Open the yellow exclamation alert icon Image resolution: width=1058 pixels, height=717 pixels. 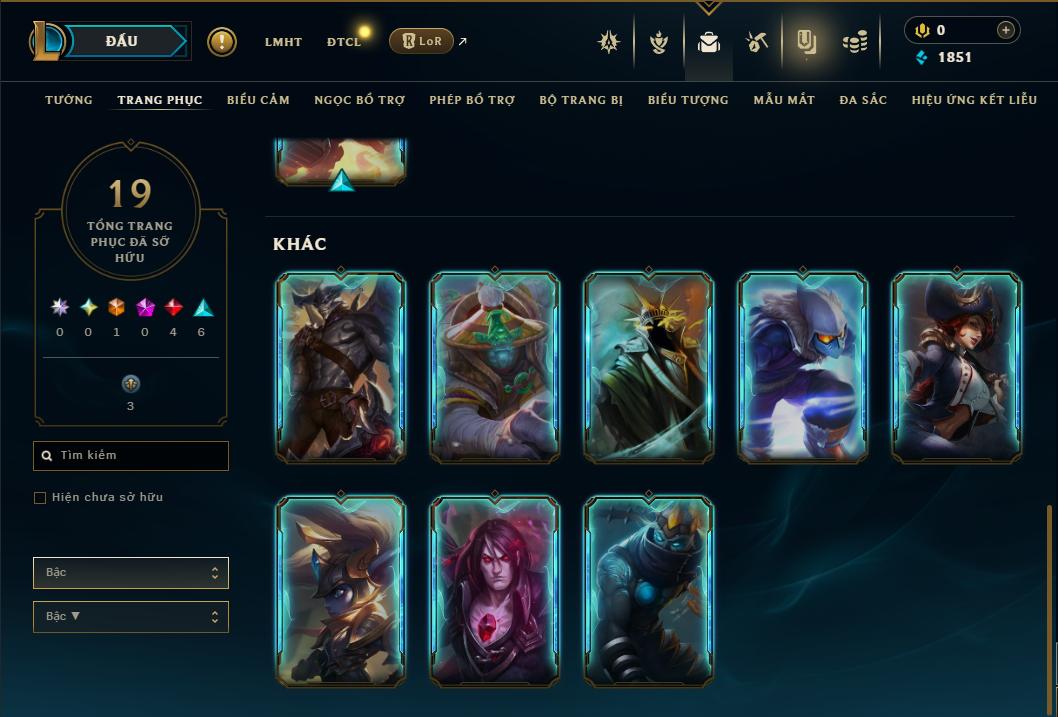click(222, 42)
